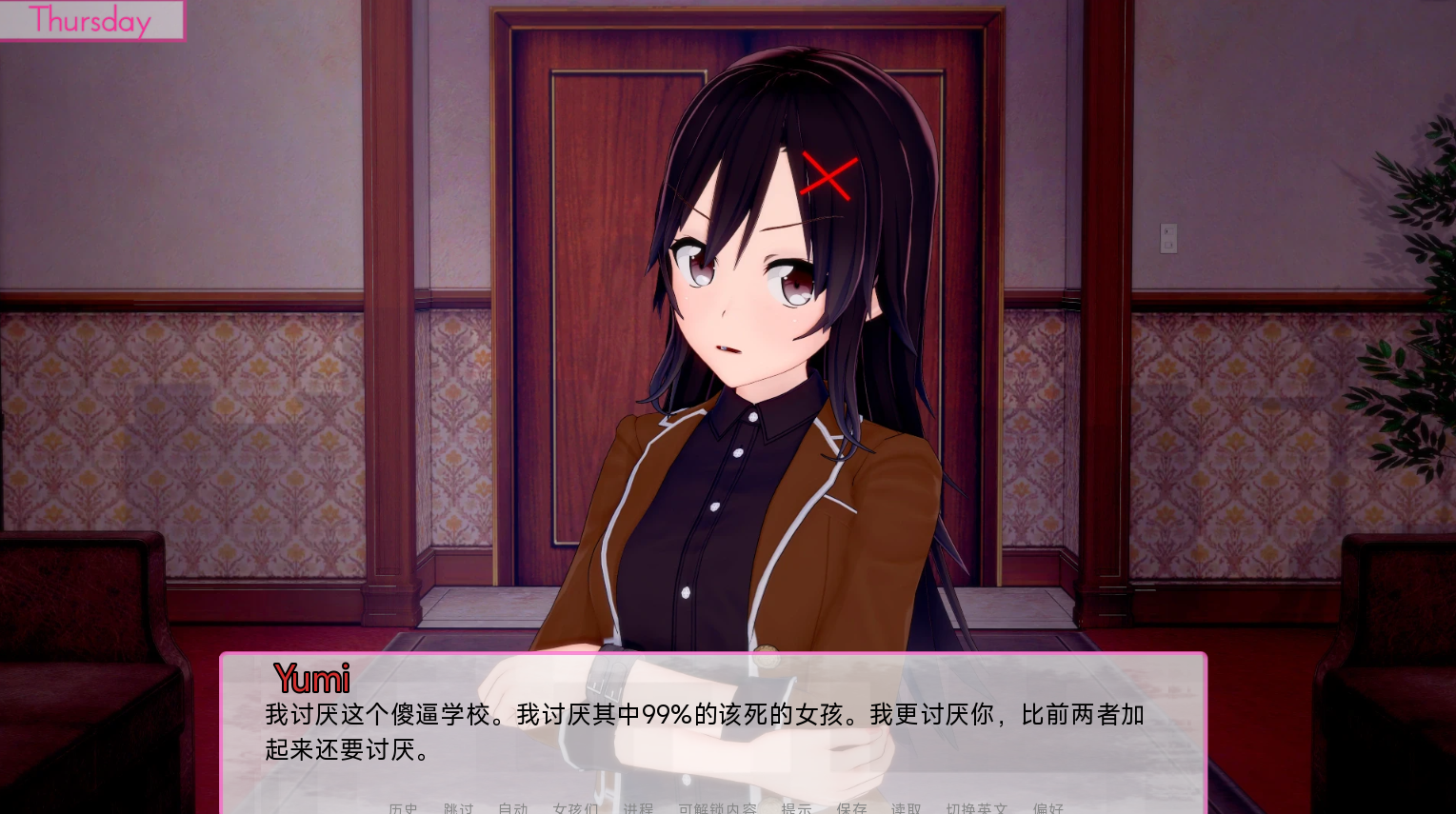The width and height of the screenshot is (1456, 814).
Task: Open the 读取 (Load) screen
Action: tap(905, 809)
